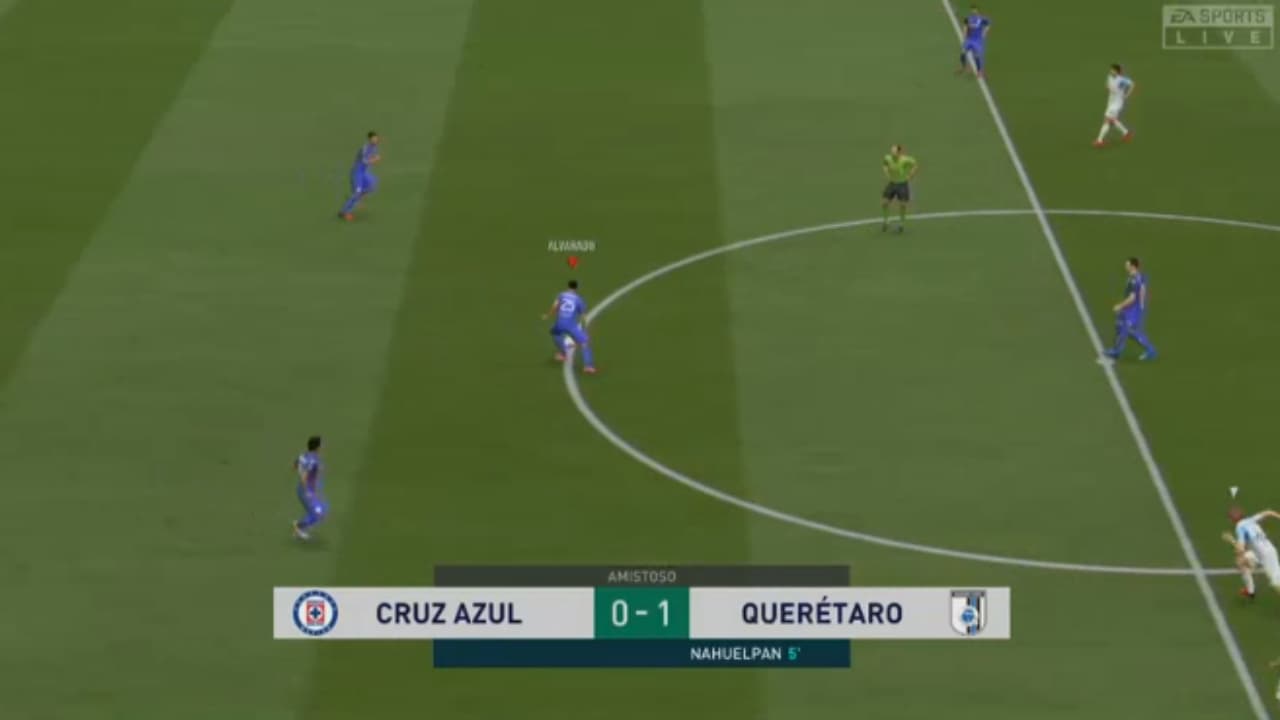Click the red indicator arrow above ALWANAIN

(573, 260)
